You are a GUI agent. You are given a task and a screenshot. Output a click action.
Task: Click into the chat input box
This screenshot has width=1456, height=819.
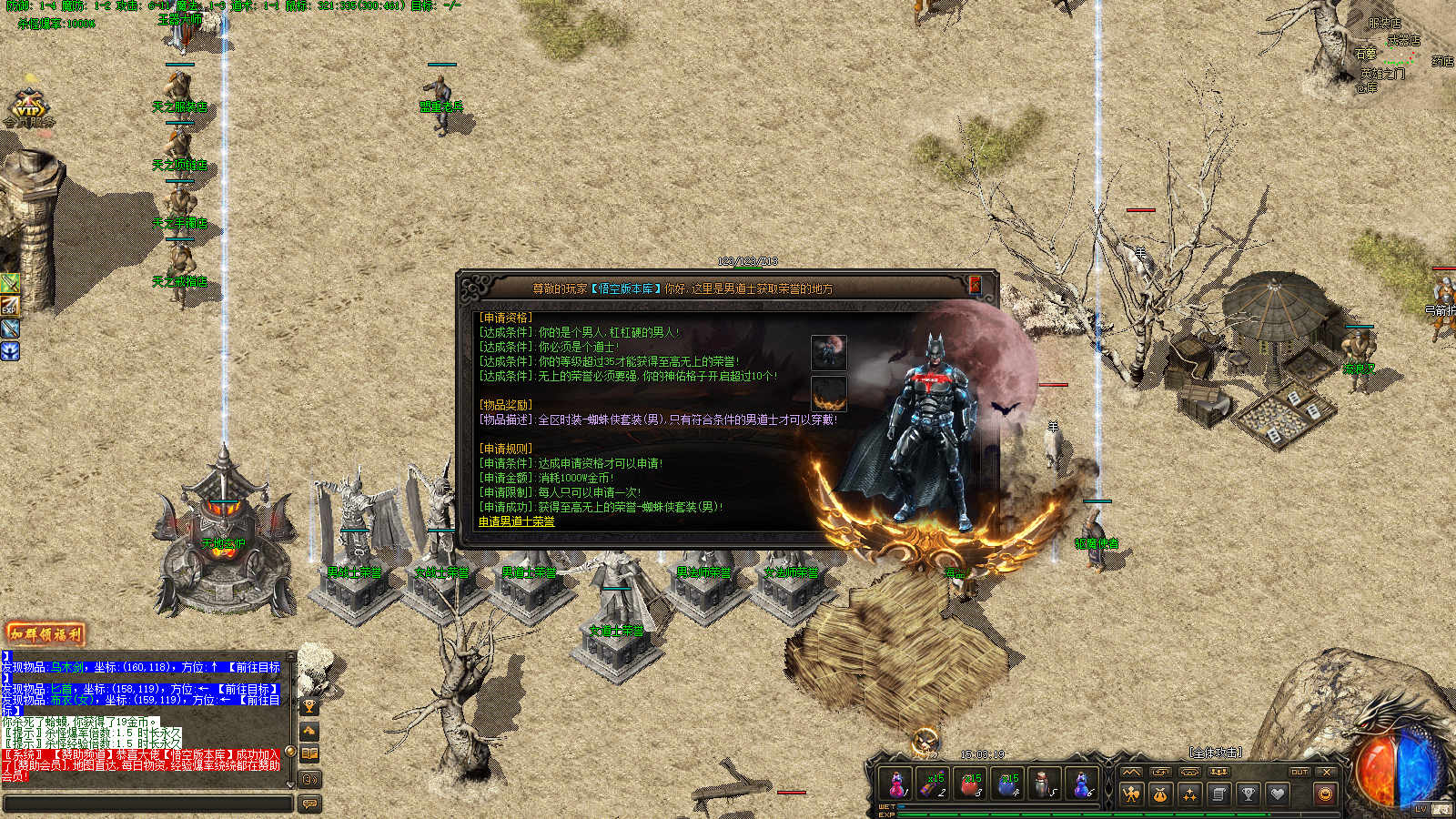[147, 804]
